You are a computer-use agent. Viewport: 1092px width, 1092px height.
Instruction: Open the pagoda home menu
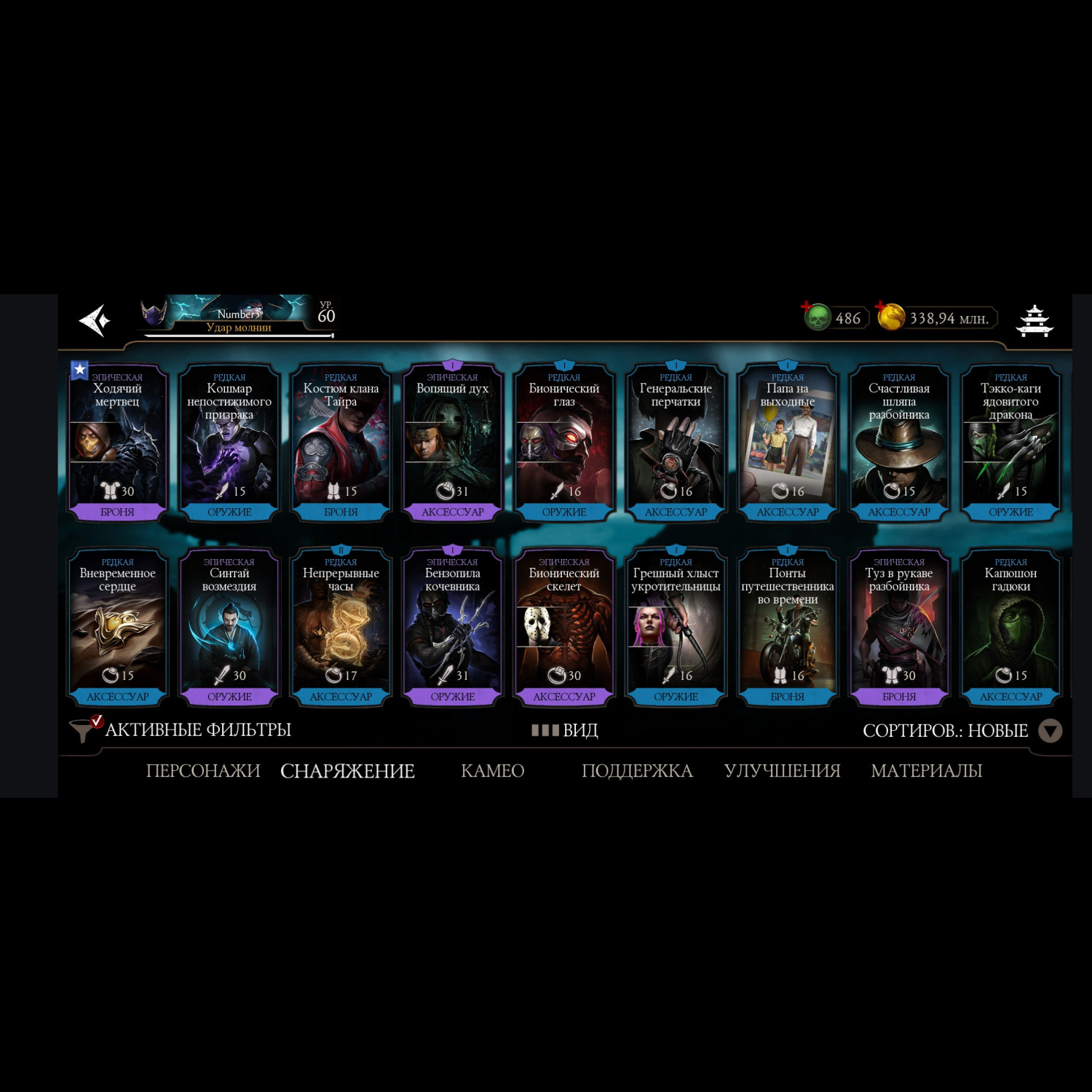tap(1034, 320)
